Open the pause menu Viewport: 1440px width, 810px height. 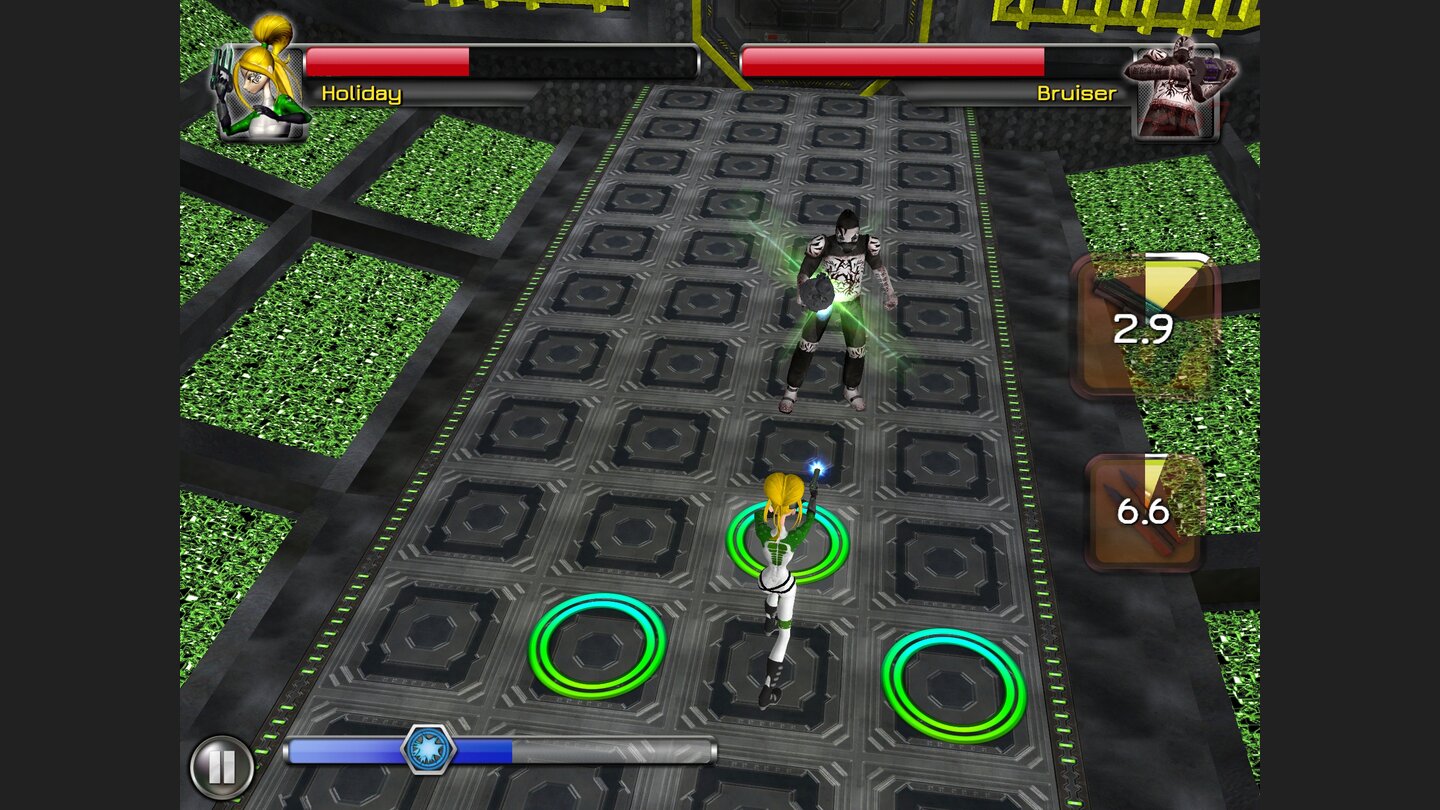tap(222, 763)
